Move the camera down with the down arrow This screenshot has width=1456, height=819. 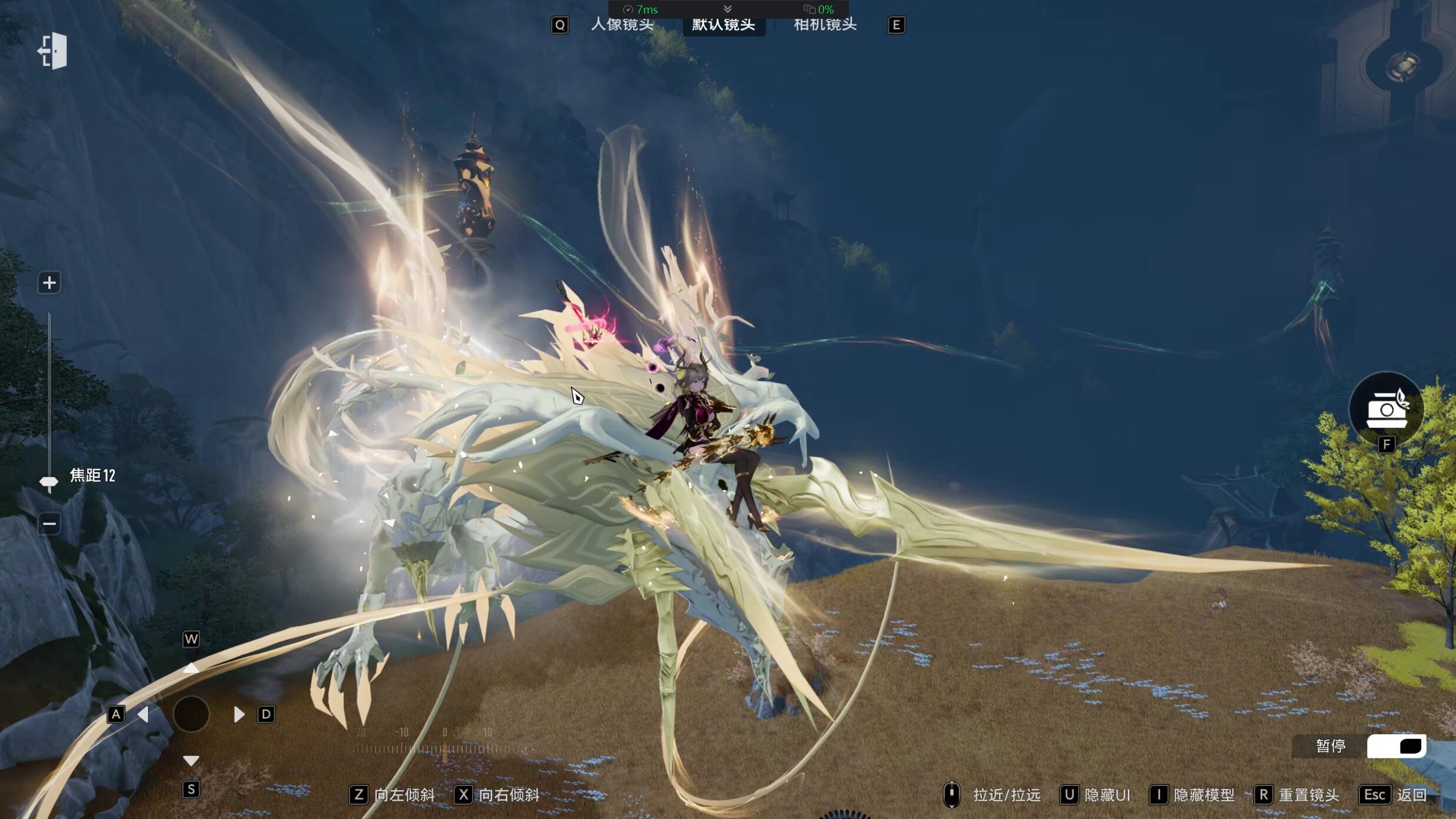[190, 761]
